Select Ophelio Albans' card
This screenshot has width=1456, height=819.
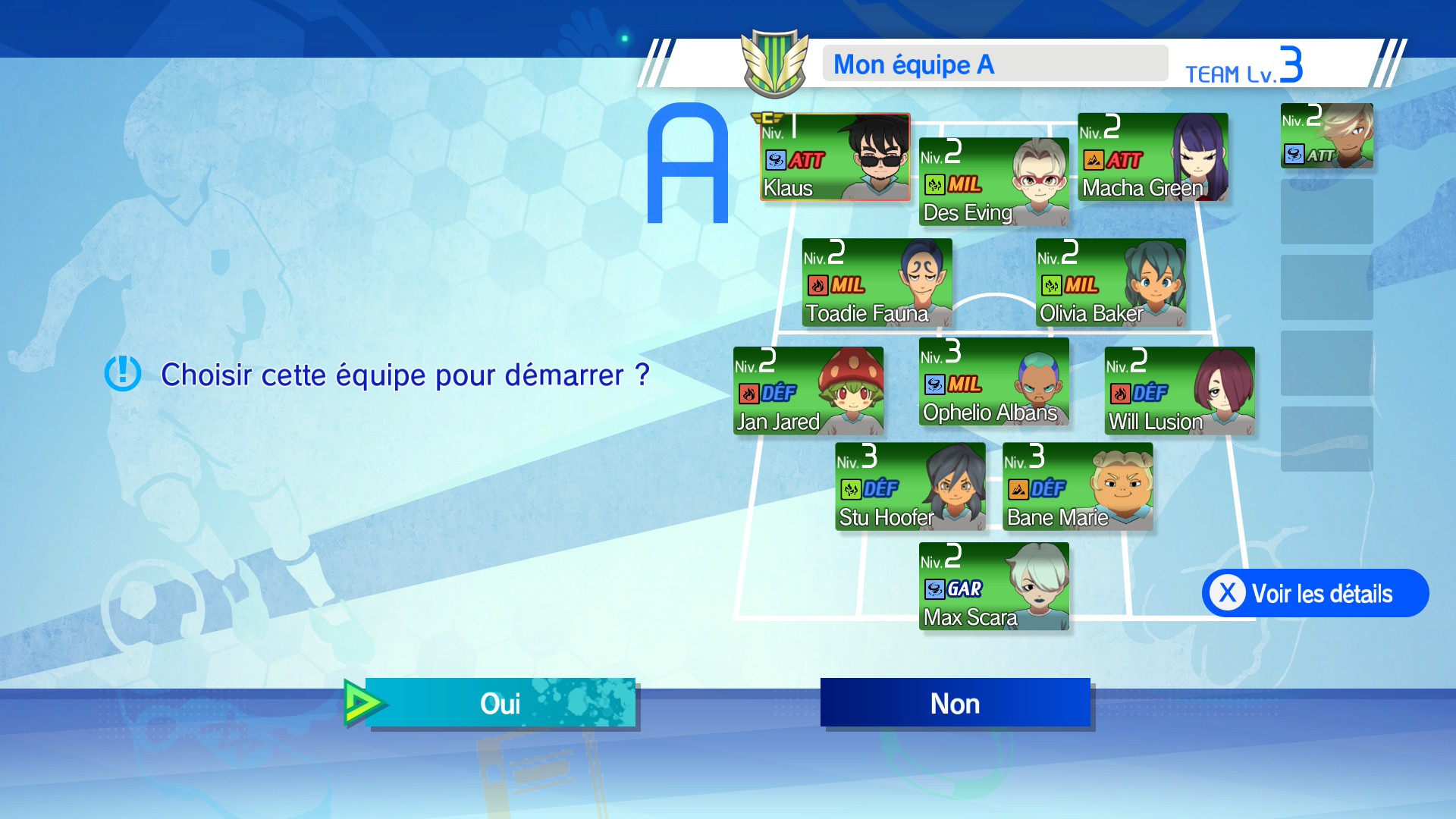click(993, 381)
